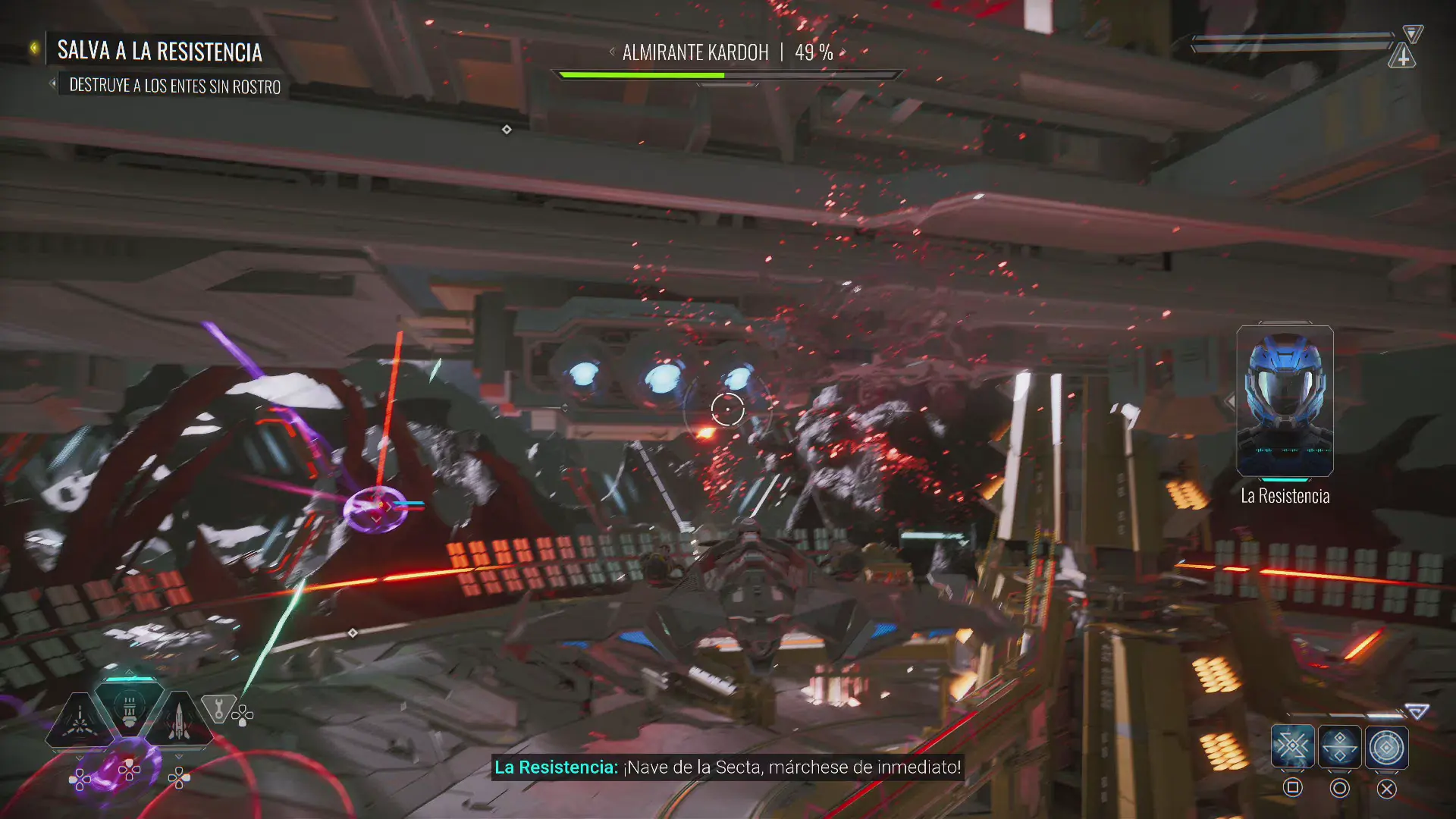Activate the concentric-circle shield device ability
Viewport: 1456px width, 819px height.
tap(1386, 747)
